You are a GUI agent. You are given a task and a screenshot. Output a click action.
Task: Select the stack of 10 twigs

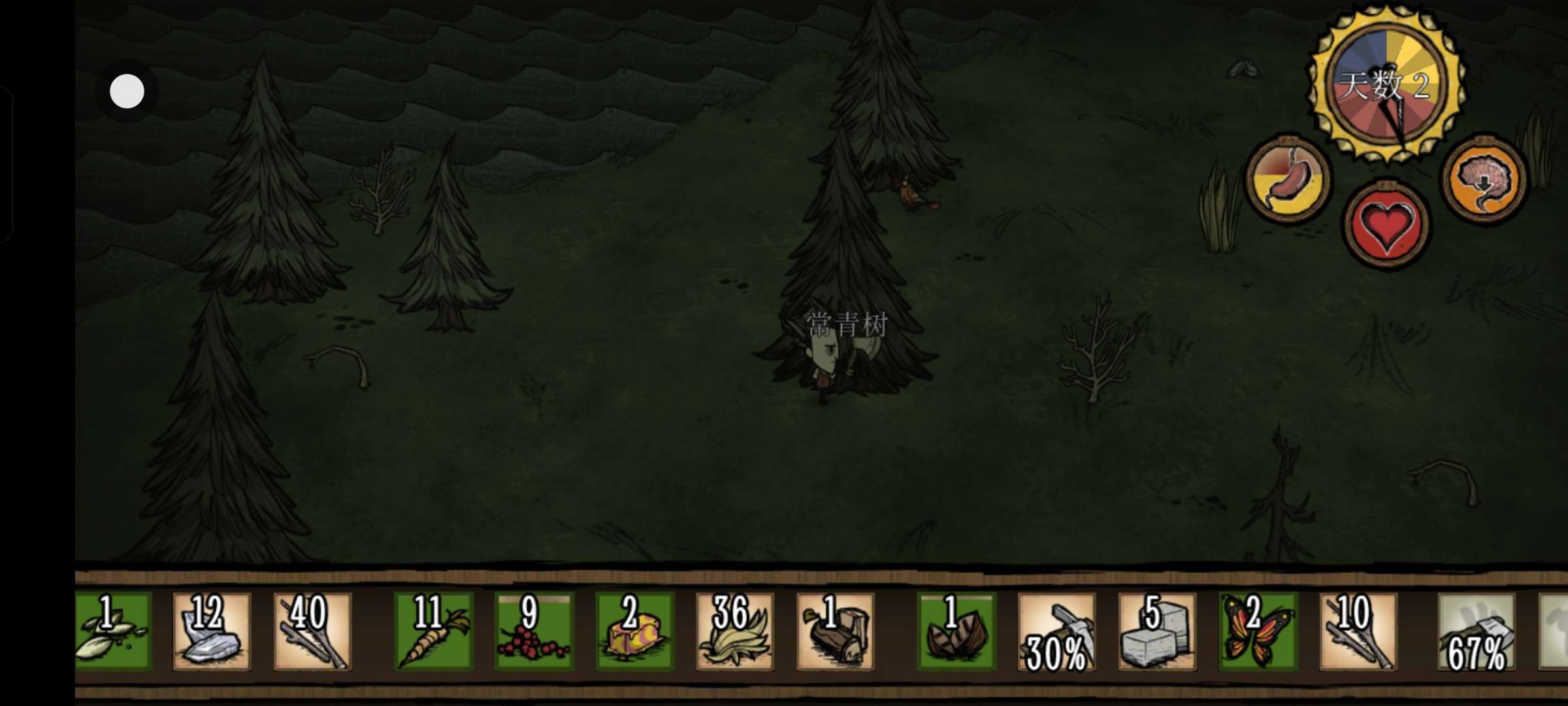1358,631
